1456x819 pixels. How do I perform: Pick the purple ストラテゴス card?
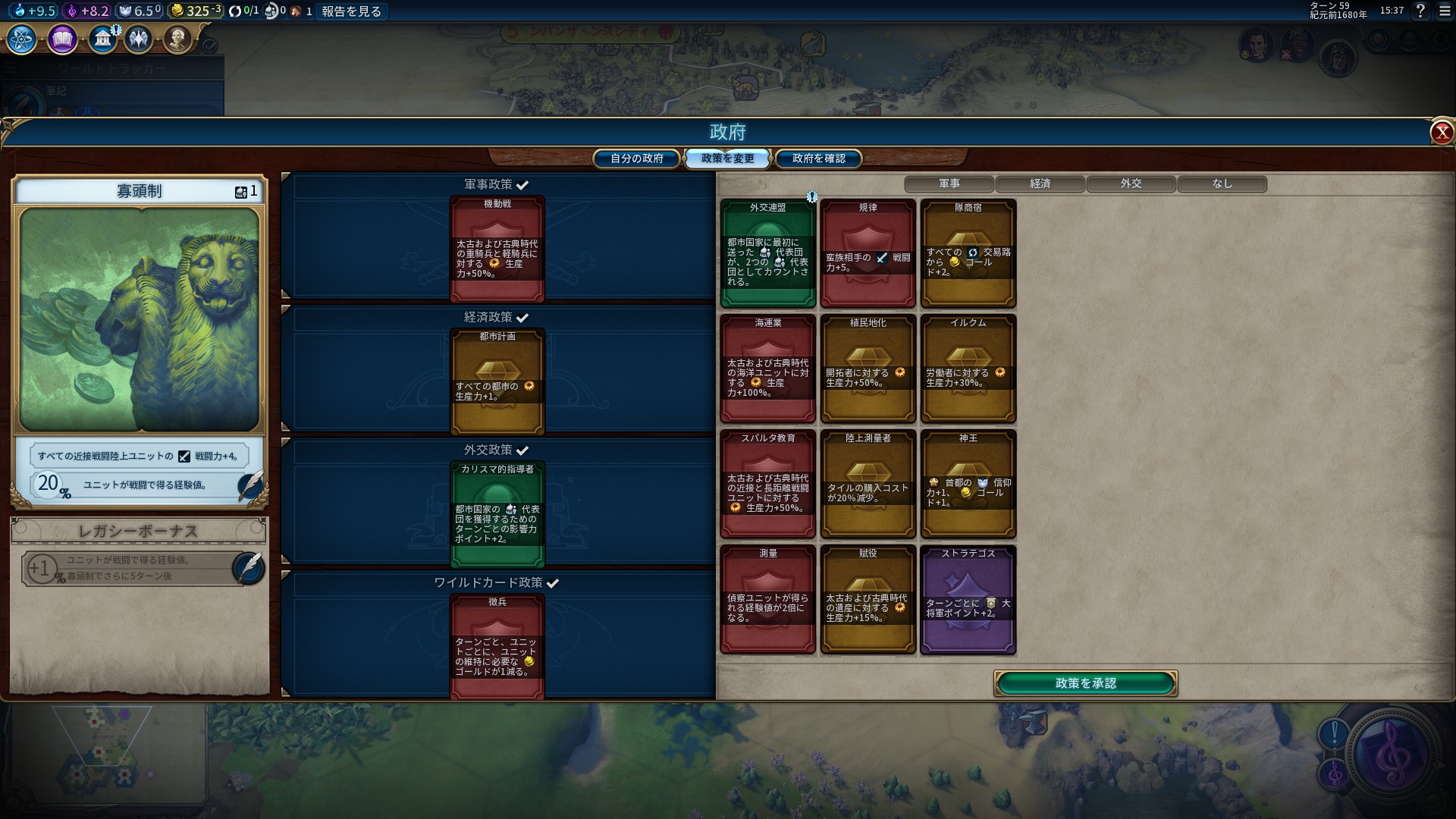click(968, 599)
